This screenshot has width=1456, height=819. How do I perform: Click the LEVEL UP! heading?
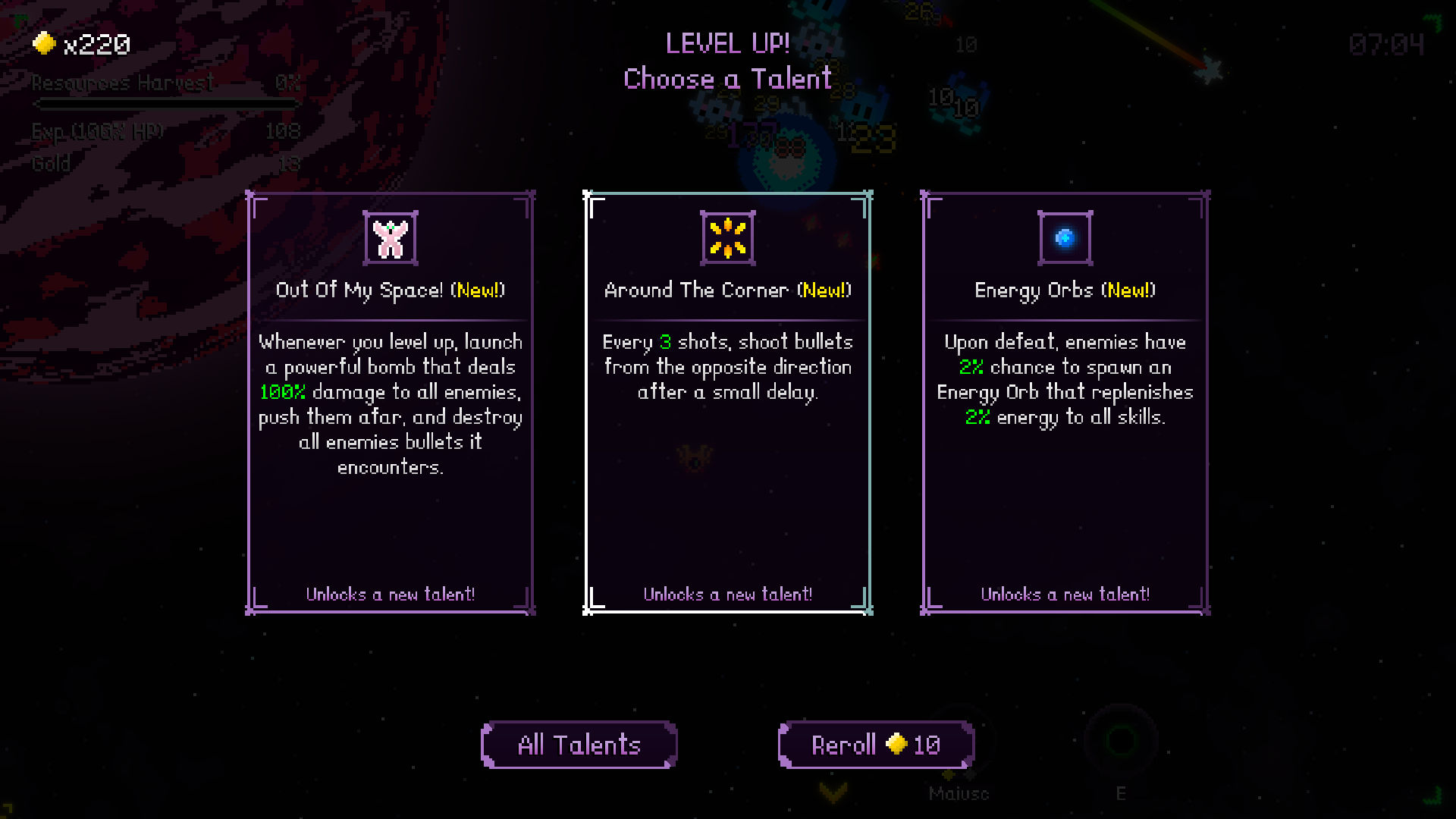tap(726, 44)
